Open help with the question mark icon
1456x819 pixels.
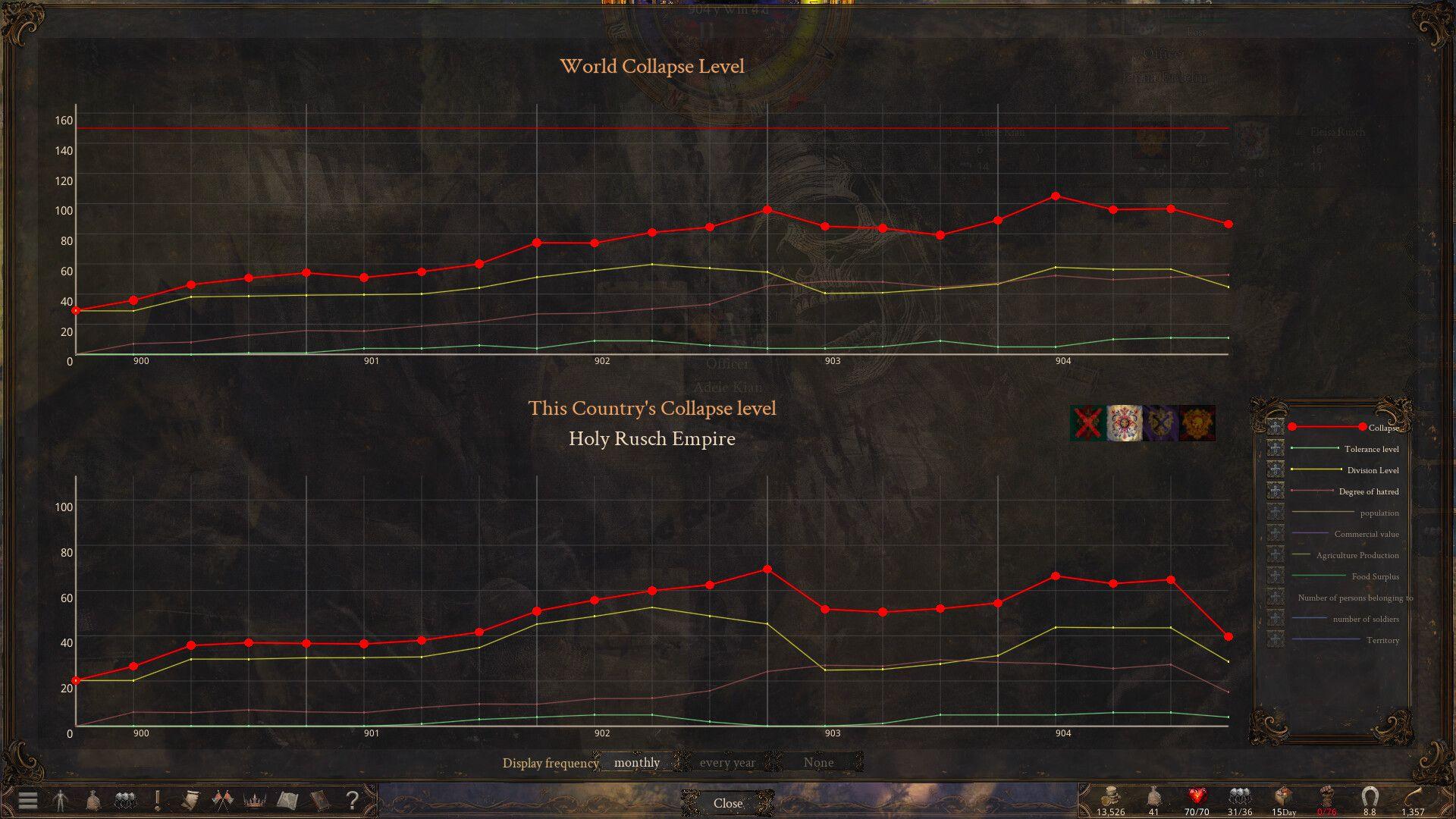tap(352, 799)
